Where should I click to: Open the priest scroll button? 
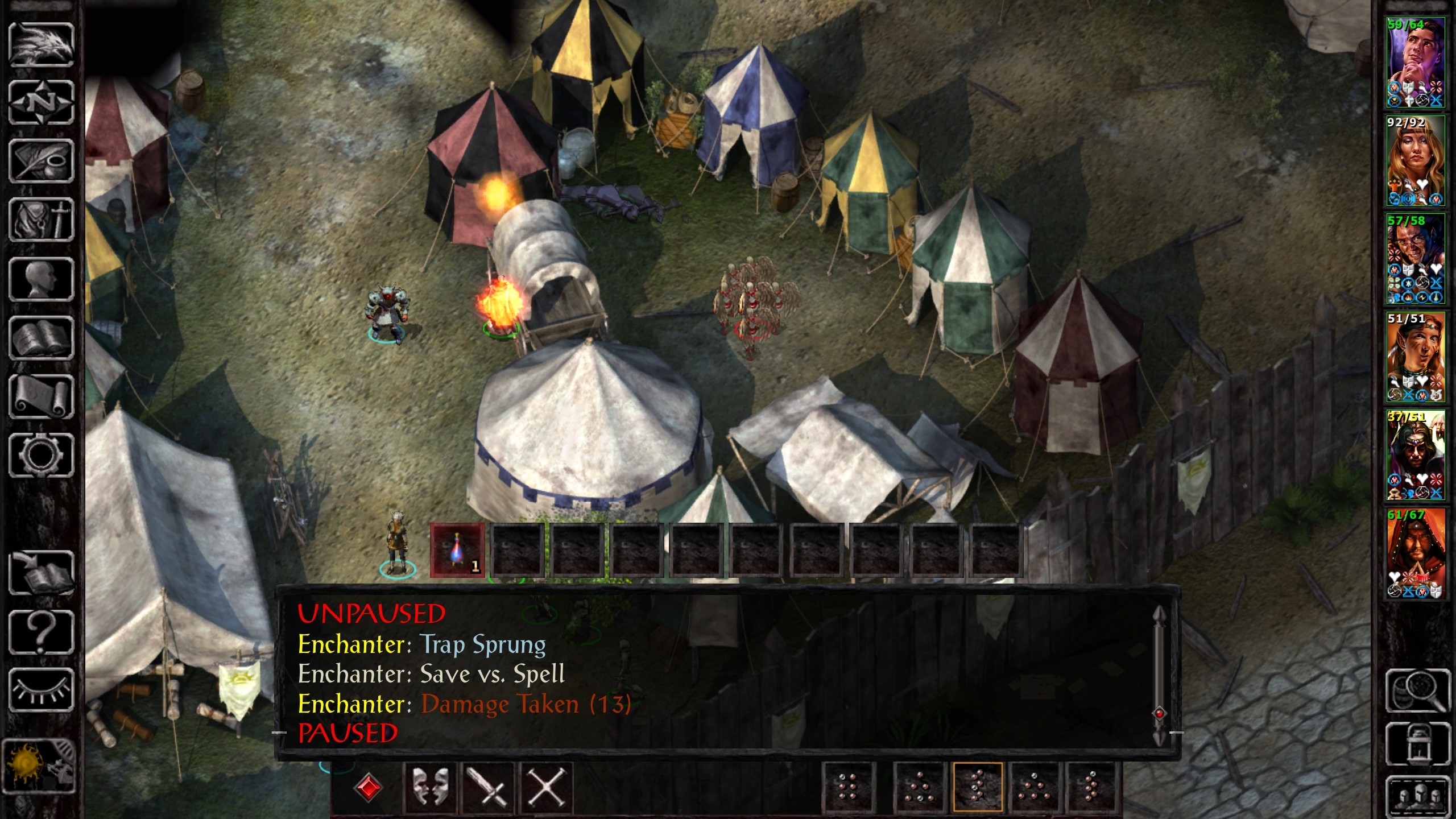(x=41, y=397)
